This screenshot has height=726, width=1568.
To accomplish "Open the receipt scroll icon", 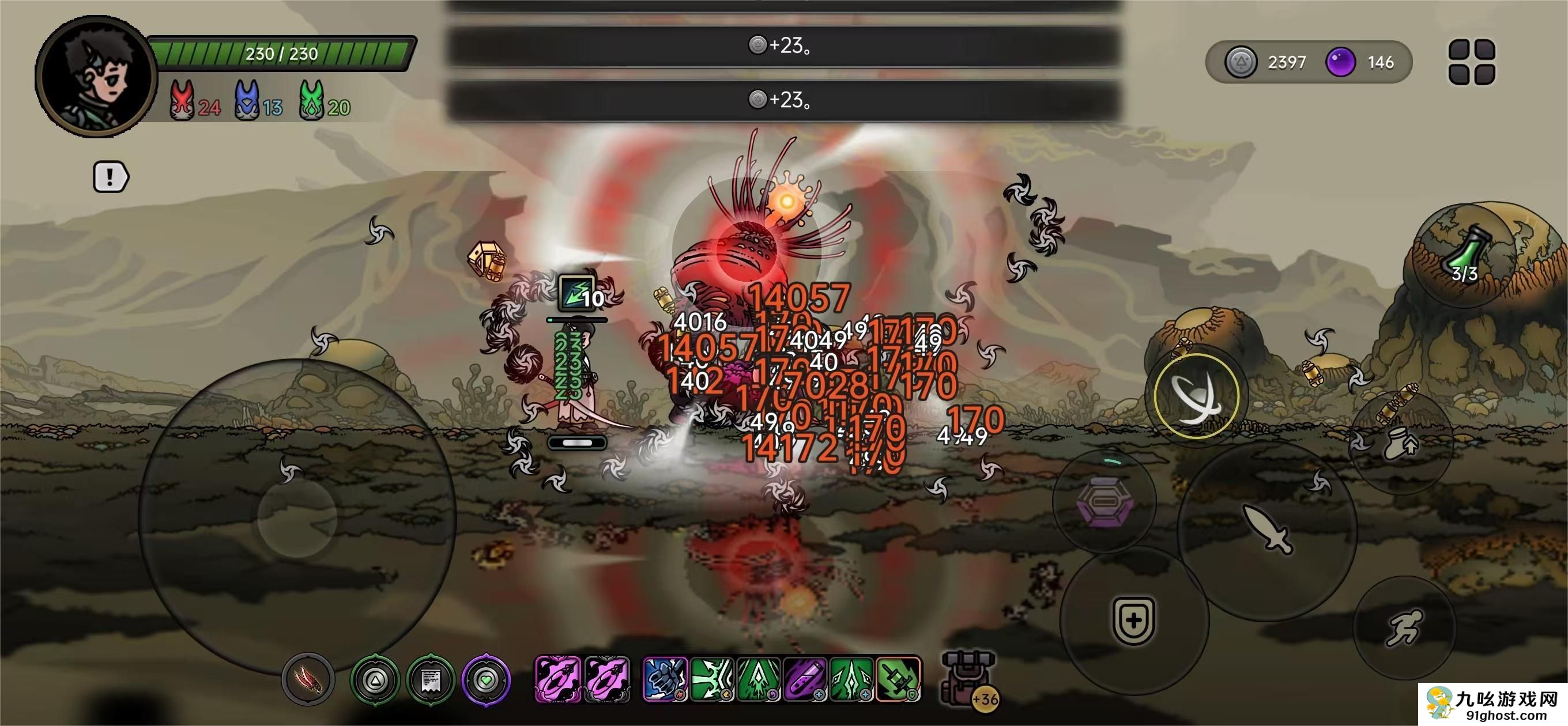I will point(431,679).
